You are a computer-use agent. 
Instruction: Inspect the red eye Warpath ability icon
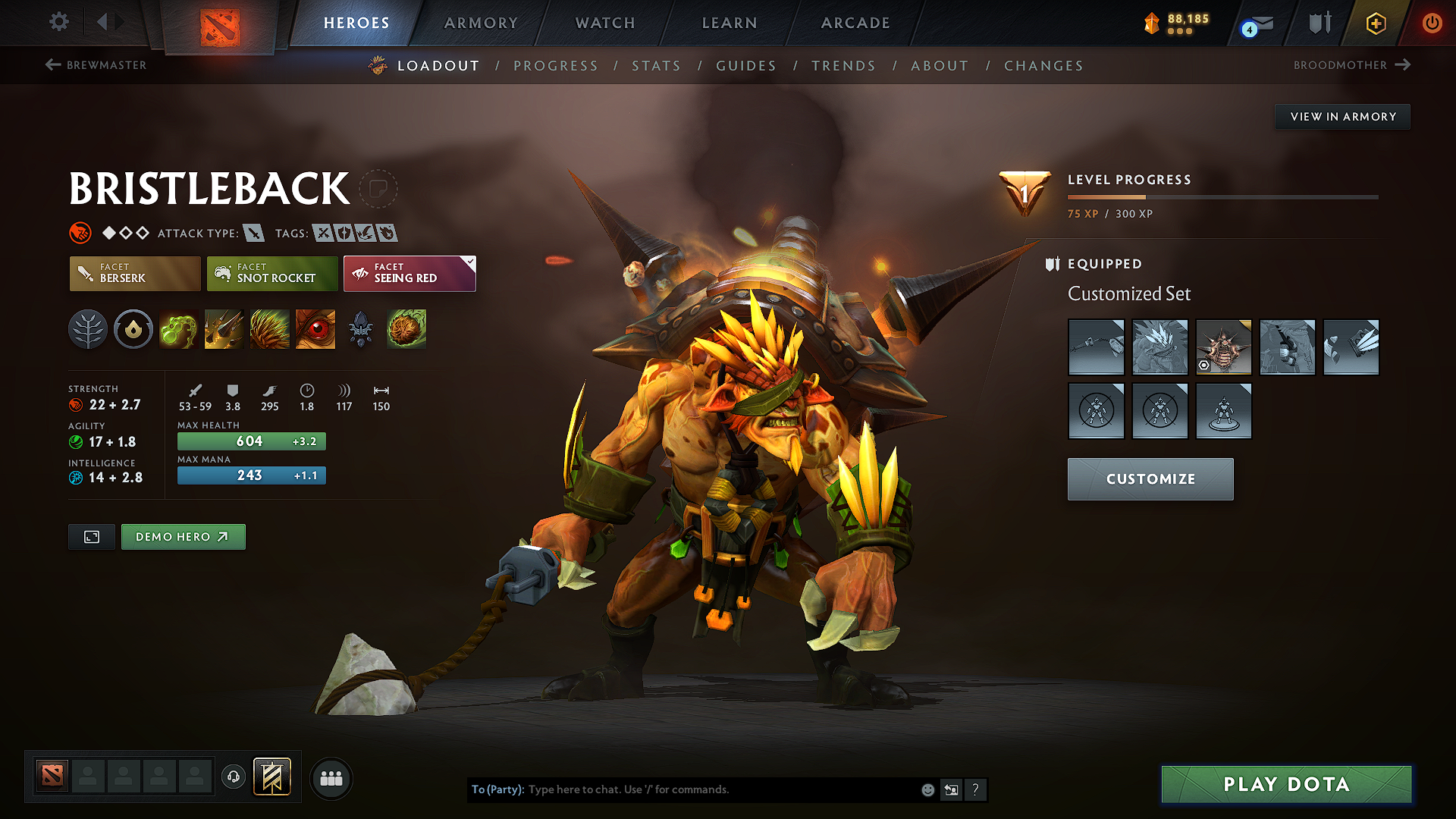pos(315,329)
